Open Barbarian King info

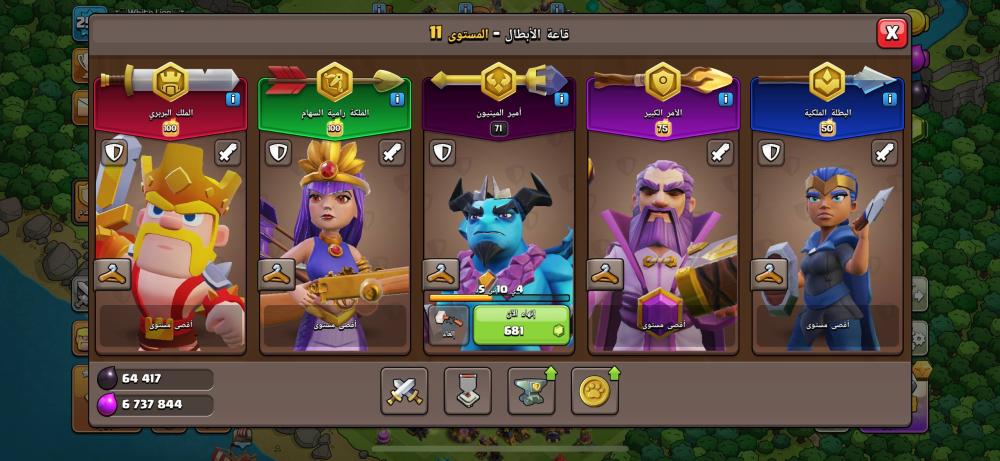(232, 99)
